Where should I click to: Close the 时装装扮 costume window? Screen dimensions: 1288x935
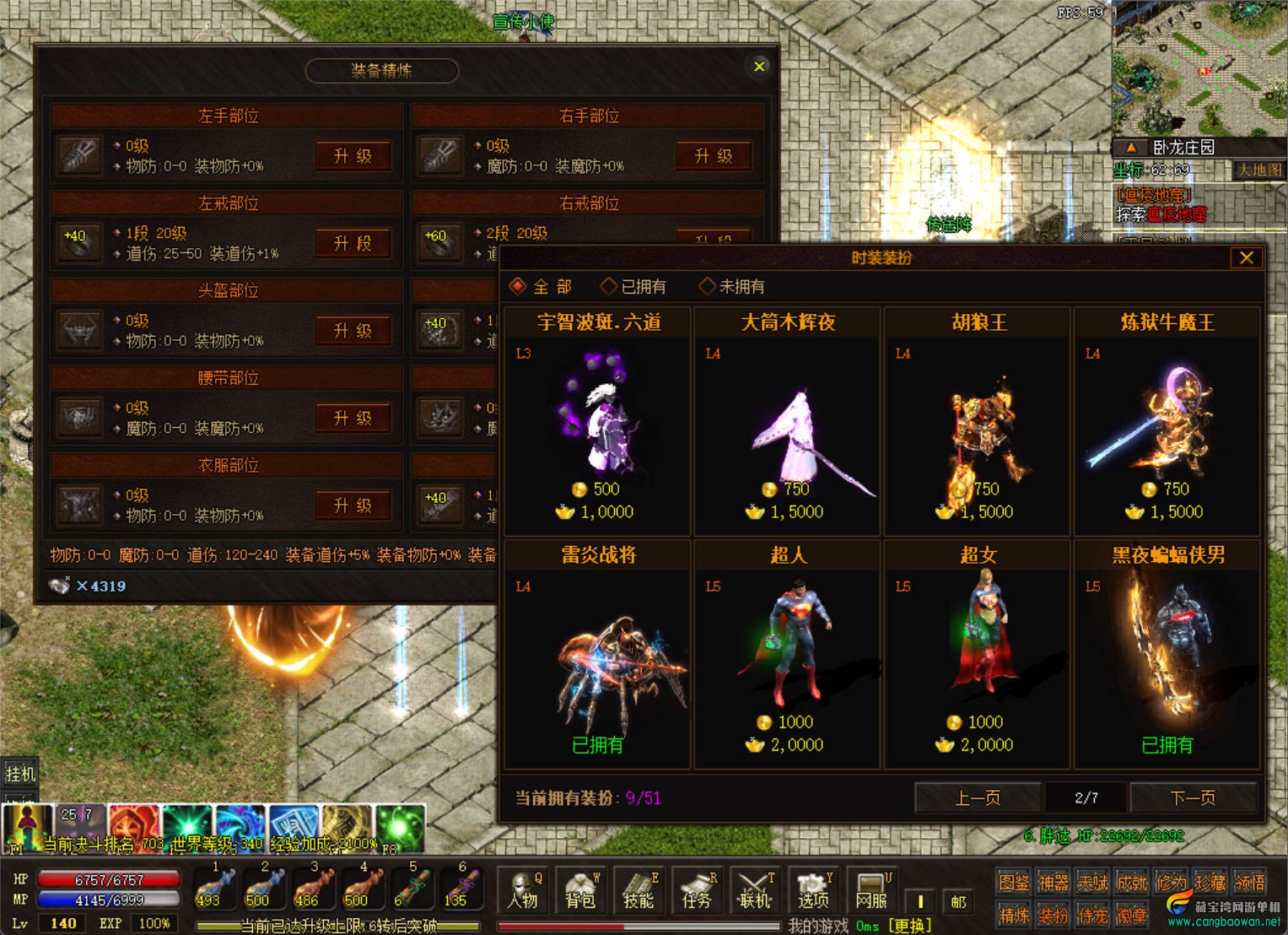click(x=1246, y=258)
